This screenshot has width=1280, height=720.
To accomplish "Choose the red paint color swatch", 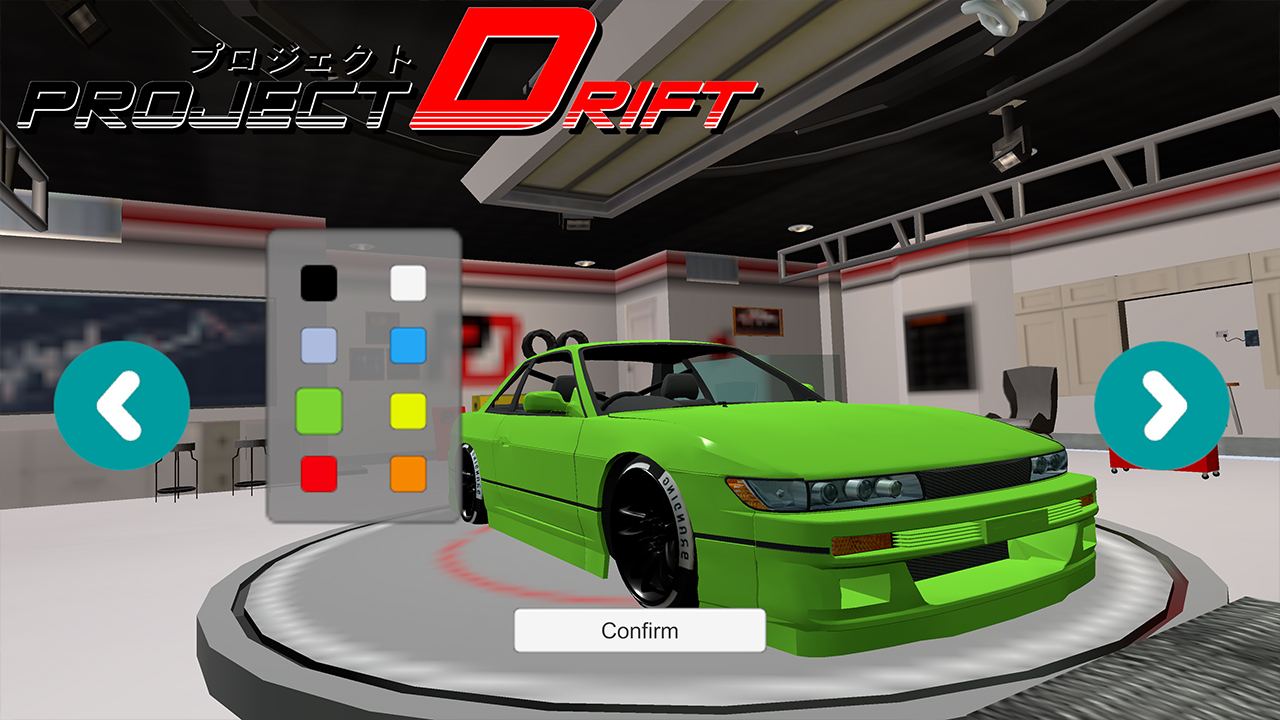I will pyautogui.click(x=318, y=471).
